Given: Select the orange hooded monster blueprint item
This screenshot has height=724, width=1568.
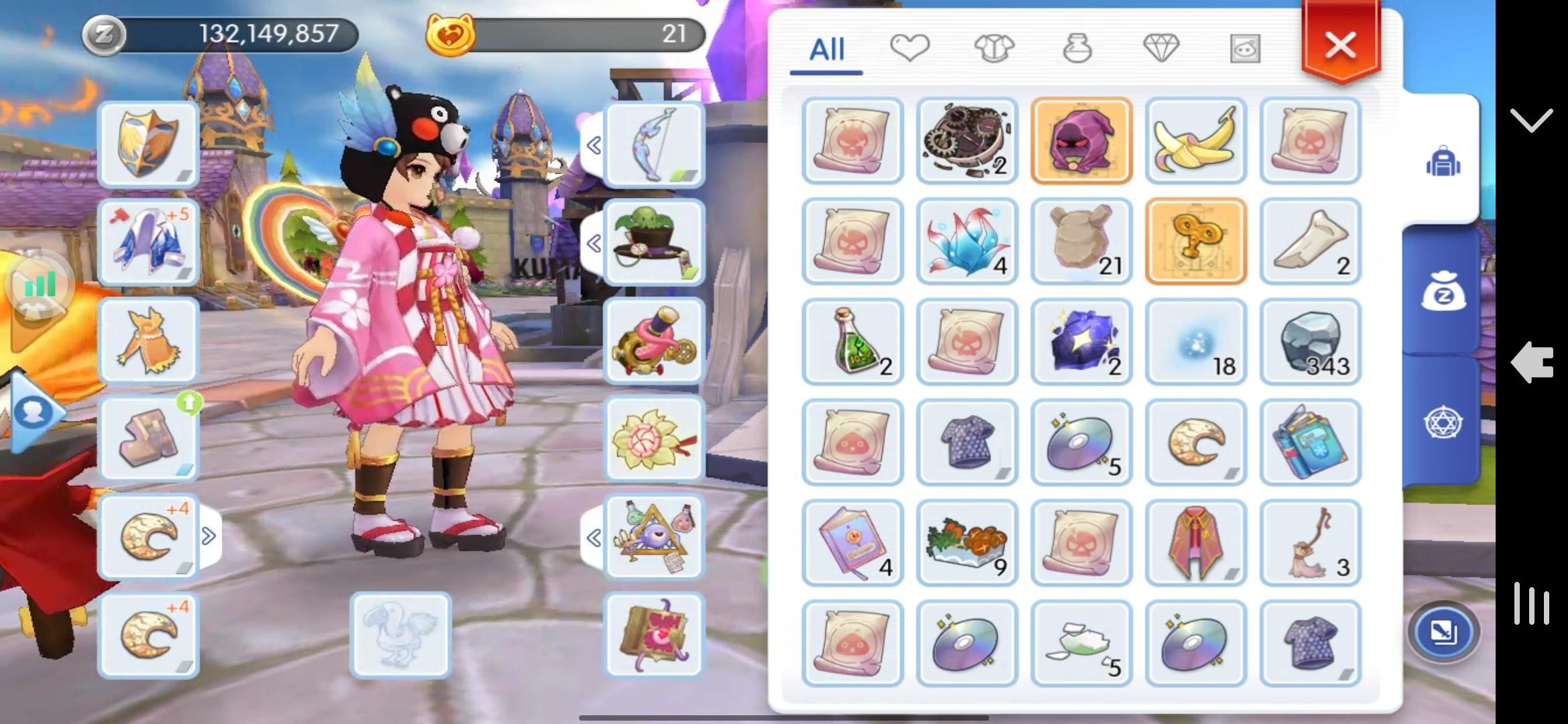Looking at the screenshot, I should tap(1082, 141).
